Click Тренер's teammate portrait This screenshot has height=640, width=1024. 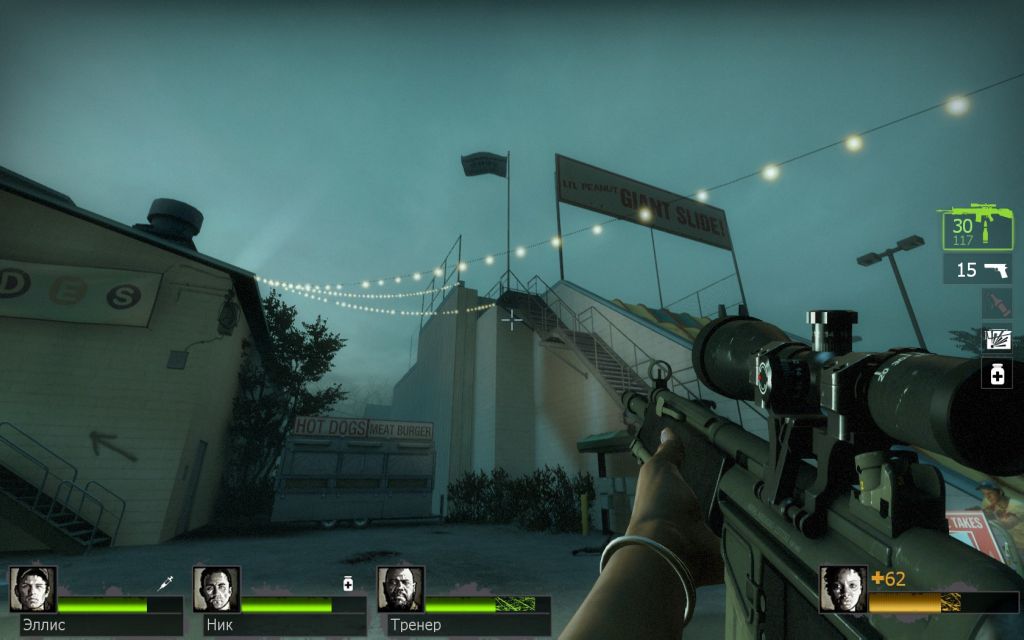400,589
